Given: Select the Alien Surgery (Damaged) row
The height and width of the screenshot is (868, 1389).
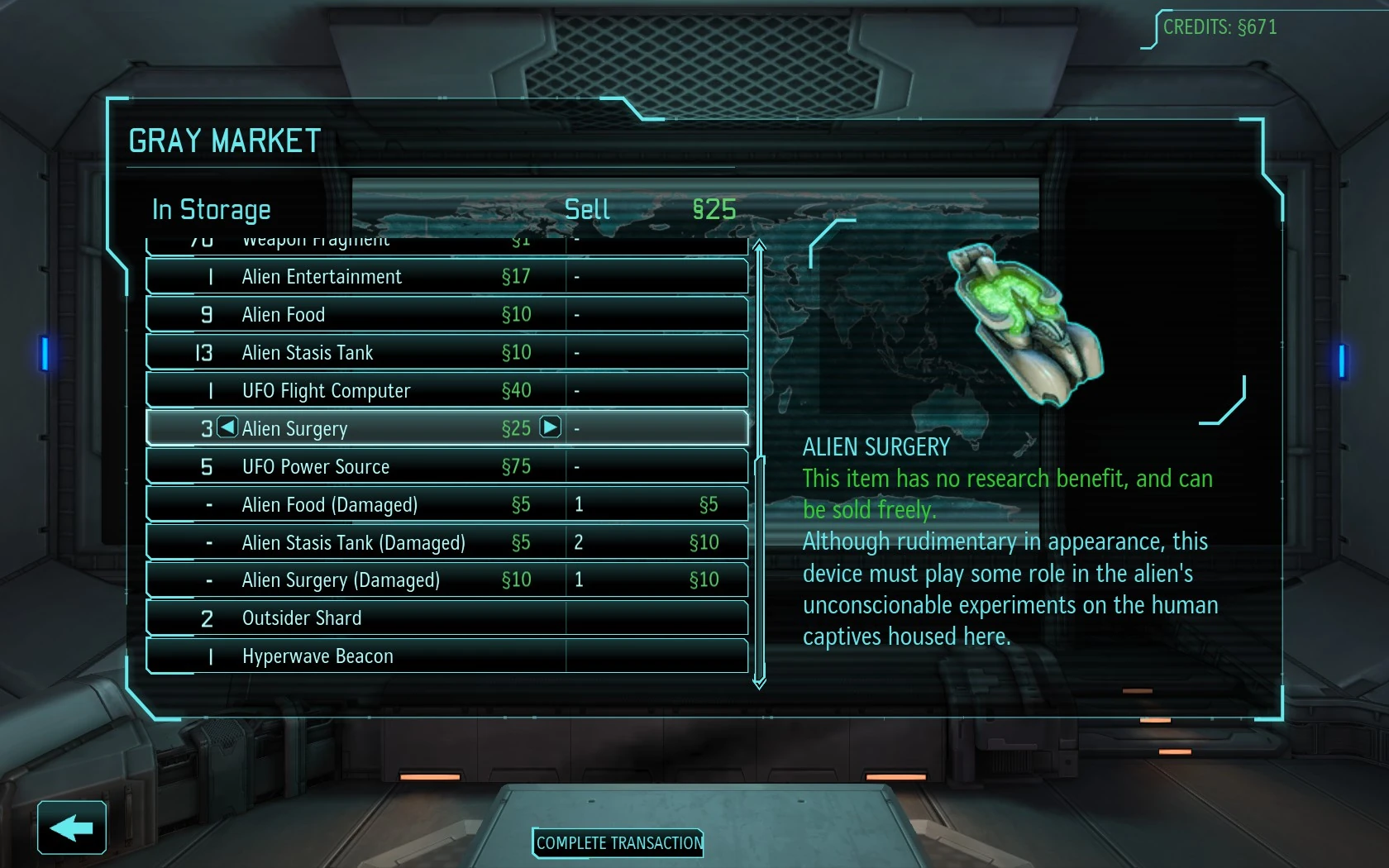Looking at the screenshot, I should [x=446, y=580].
